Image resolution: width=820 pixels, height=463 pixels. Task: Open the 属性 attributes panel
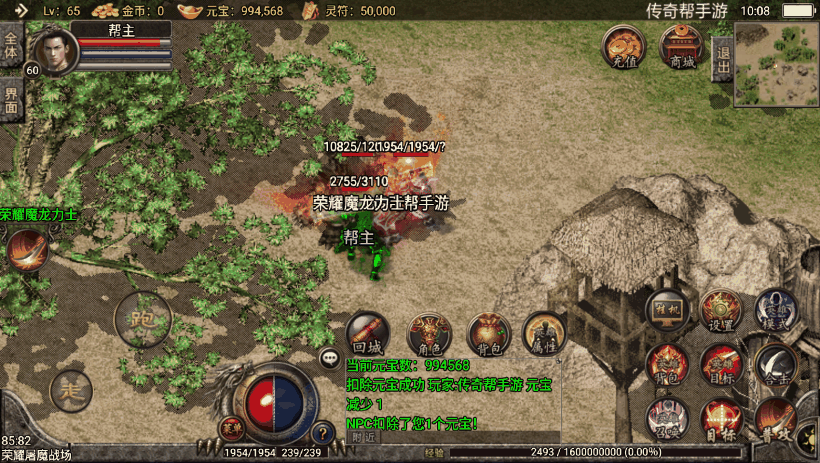coord(545,335)
